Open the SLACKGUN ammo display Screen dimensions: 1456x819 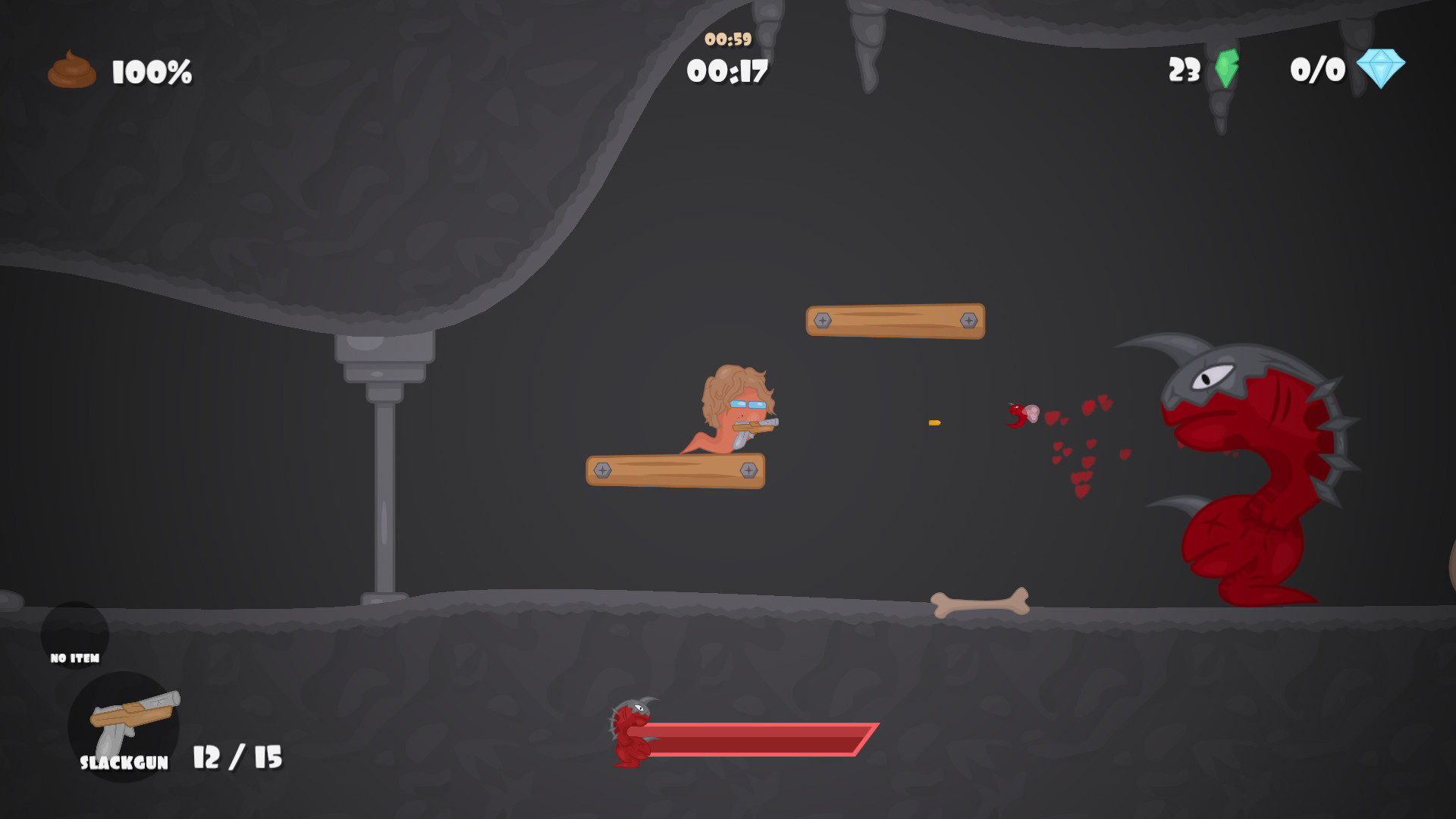coord(123,763)
